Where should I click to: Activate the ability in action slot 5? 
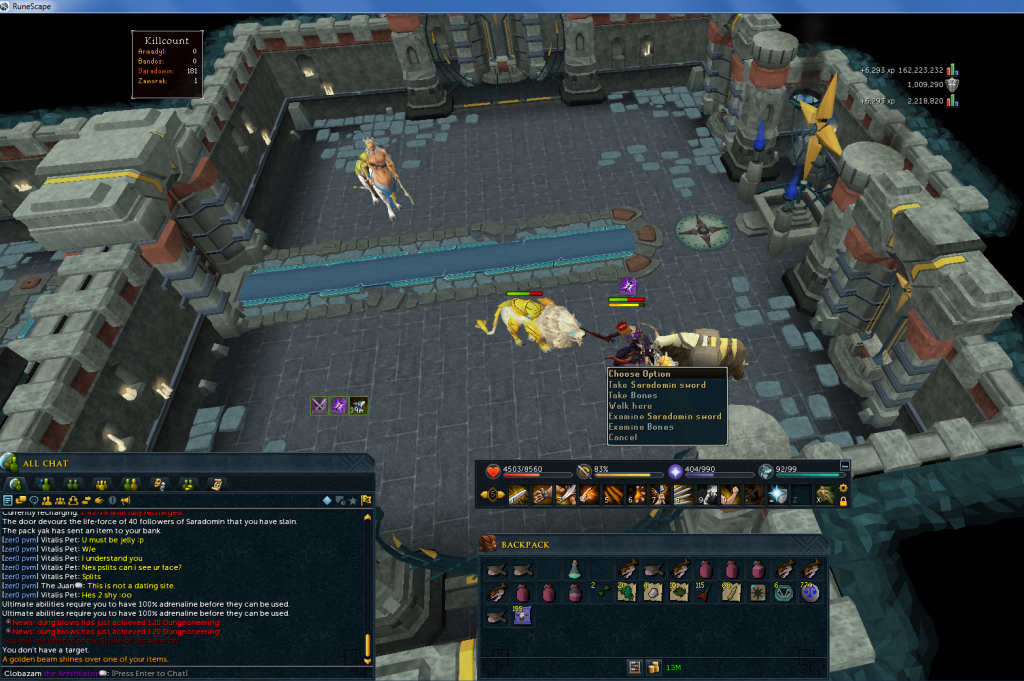pos(612,494)
